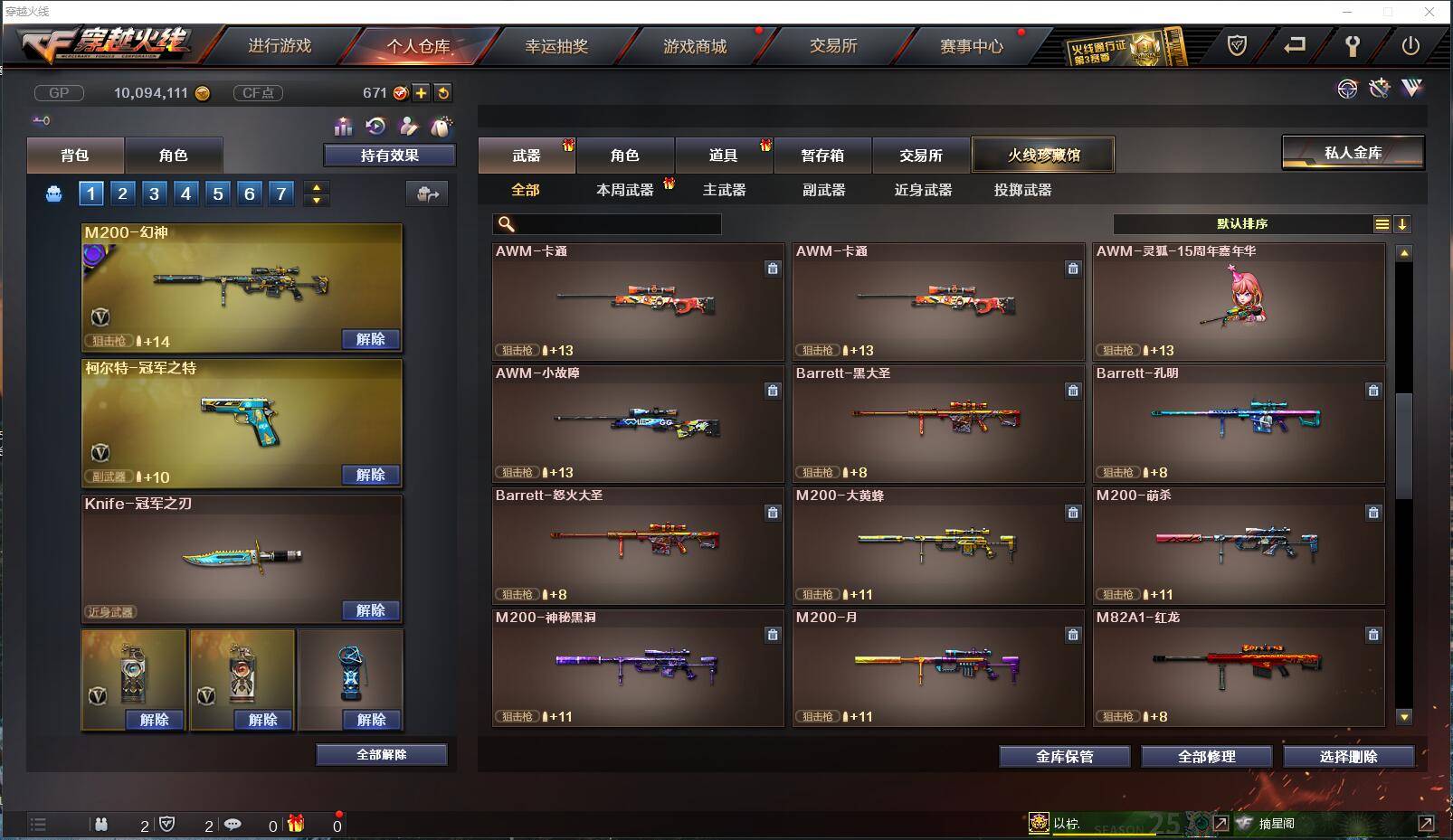Open the character edit icon near the top toolbar
The height and width of the screenshot is (840, 1453).
[x=409, y=127]
